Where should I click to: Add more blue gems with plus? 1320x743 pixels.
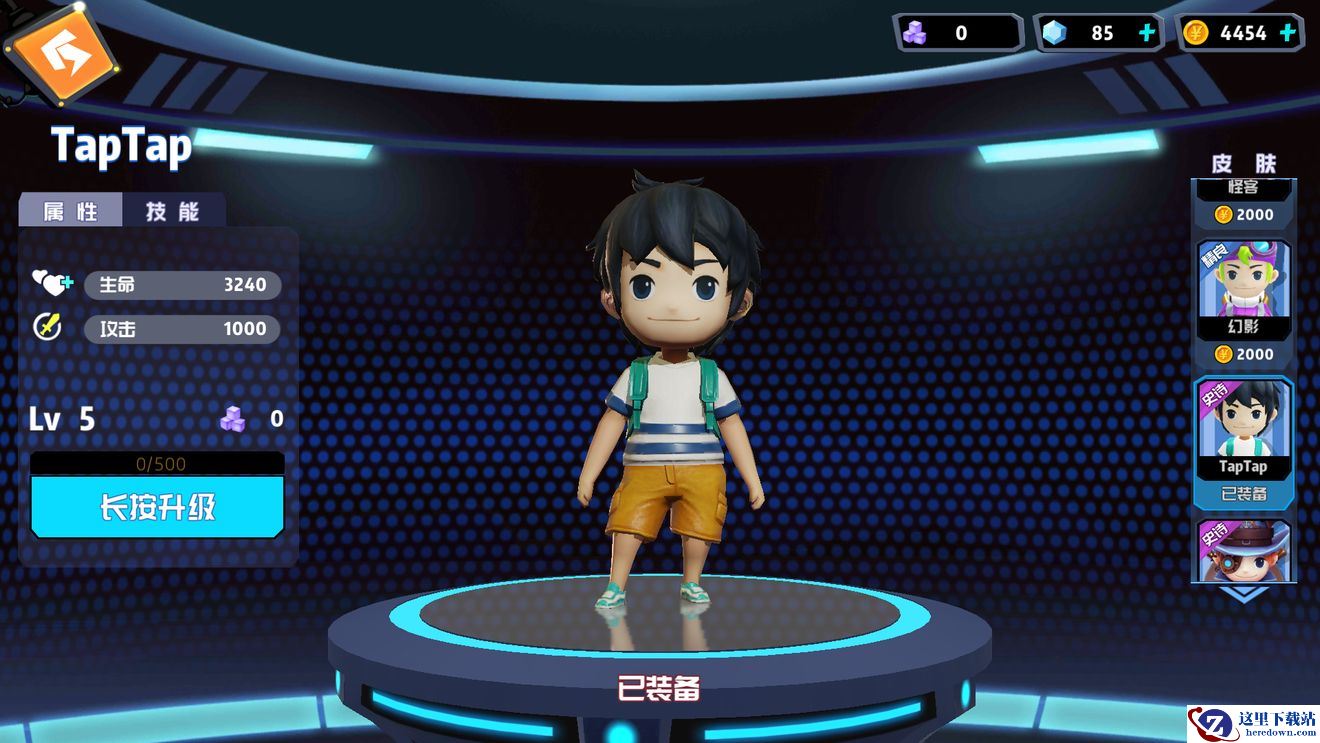(x=1147, y=33)
